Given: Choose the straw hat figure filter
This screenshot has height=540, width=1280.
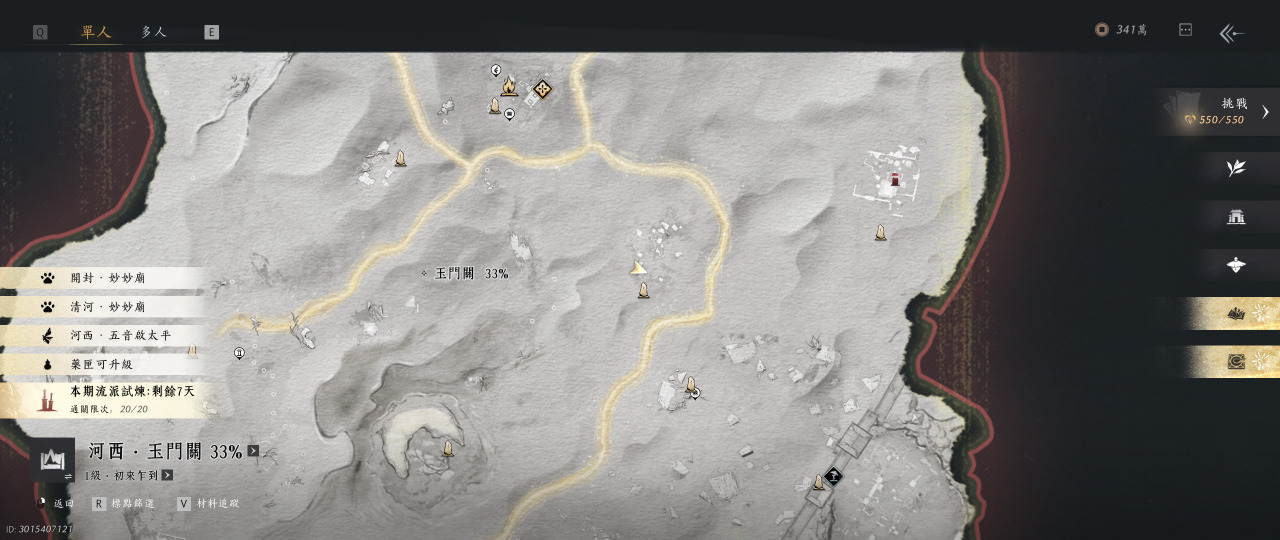Looking at the screenshot, I should tap(1236, 265).
